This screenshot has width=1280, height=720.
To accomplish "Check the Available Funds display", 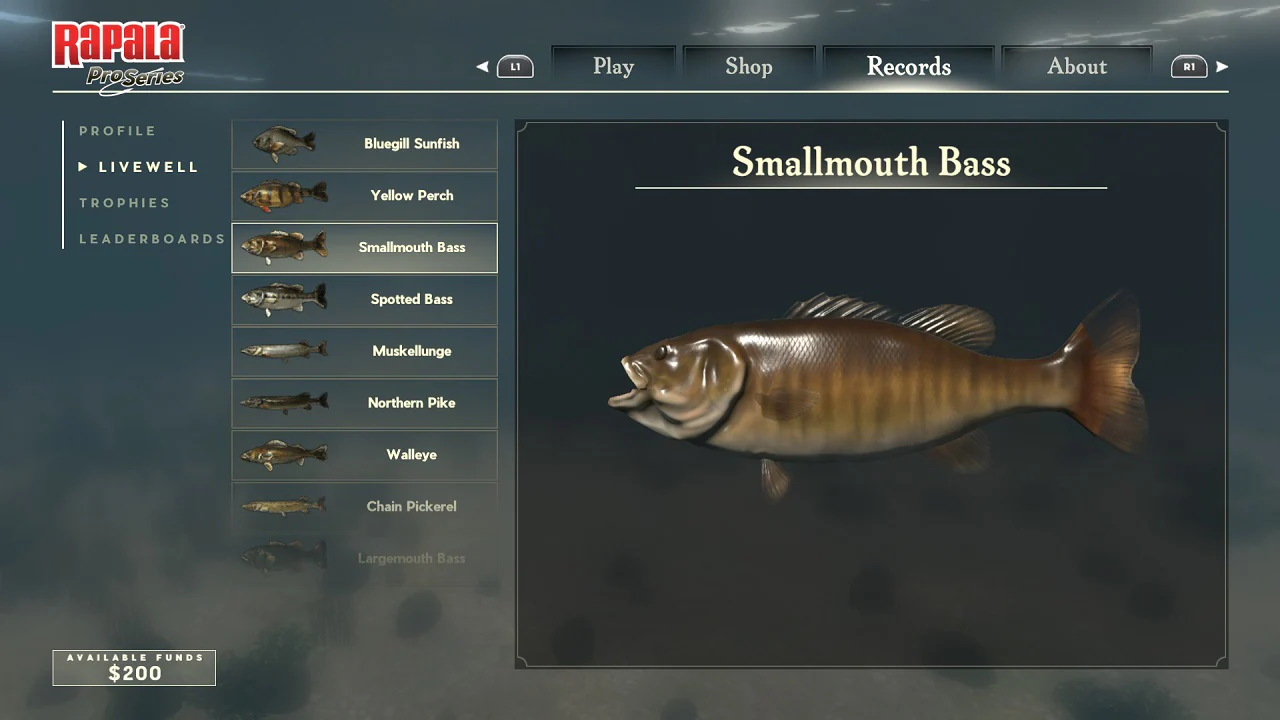I will [133, 667].
